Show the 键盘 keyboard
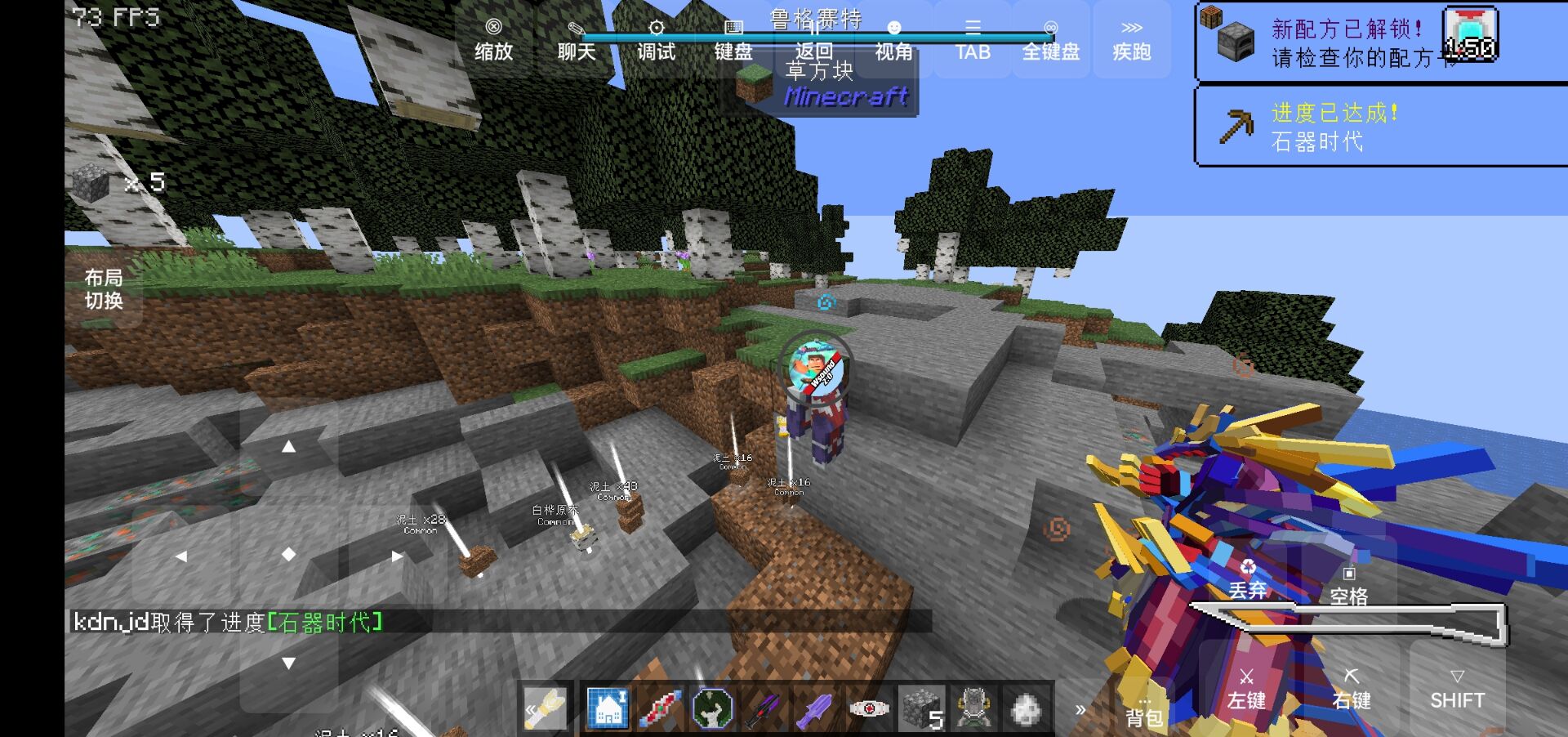The height and width of the screenshot is (737, 1568). click(733, 40)
